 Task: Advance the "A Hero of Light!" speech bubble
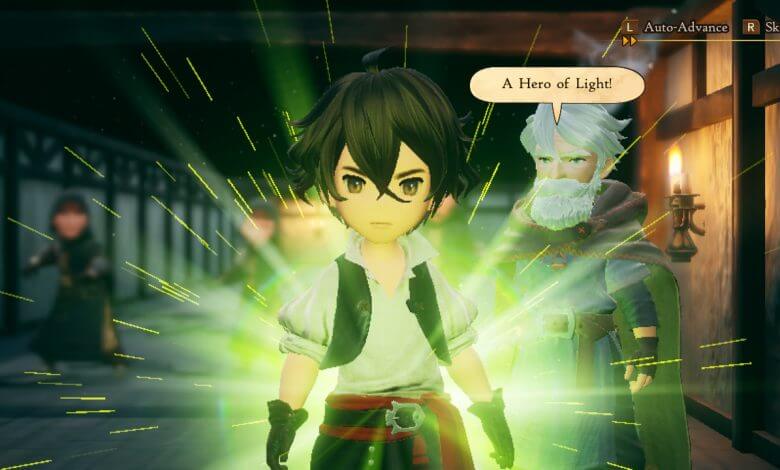[x=556, y=84]
